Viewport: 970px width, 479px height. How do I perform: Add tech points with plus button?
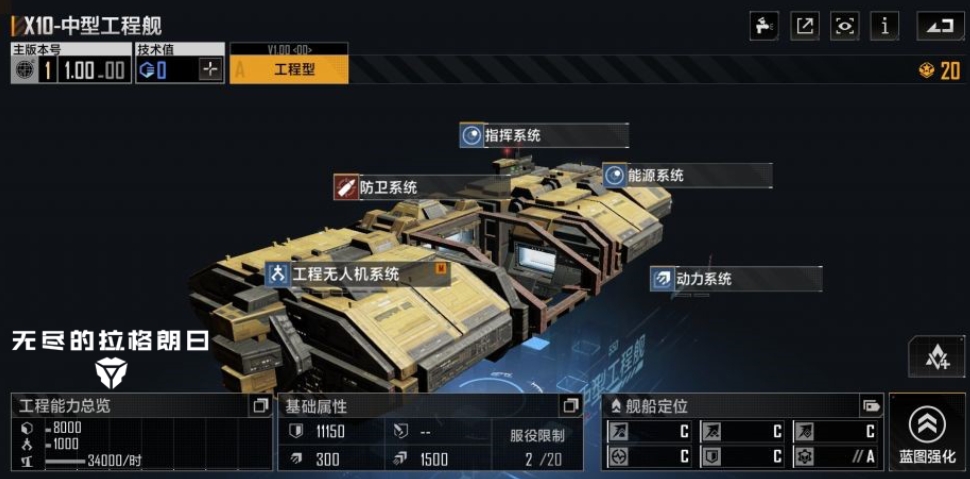point(210,69)
